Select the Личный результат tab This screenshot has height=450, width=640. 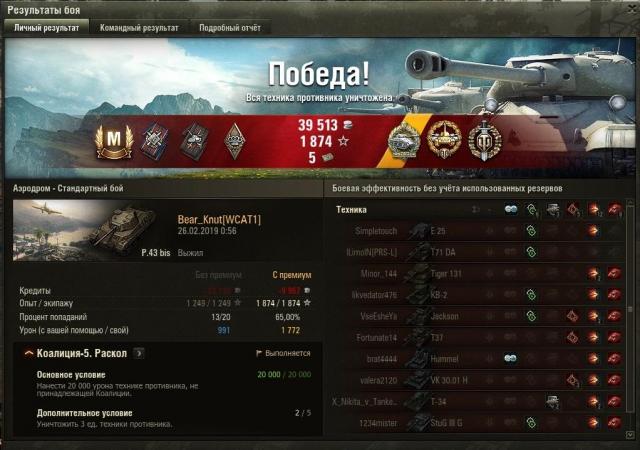point(44,28)
